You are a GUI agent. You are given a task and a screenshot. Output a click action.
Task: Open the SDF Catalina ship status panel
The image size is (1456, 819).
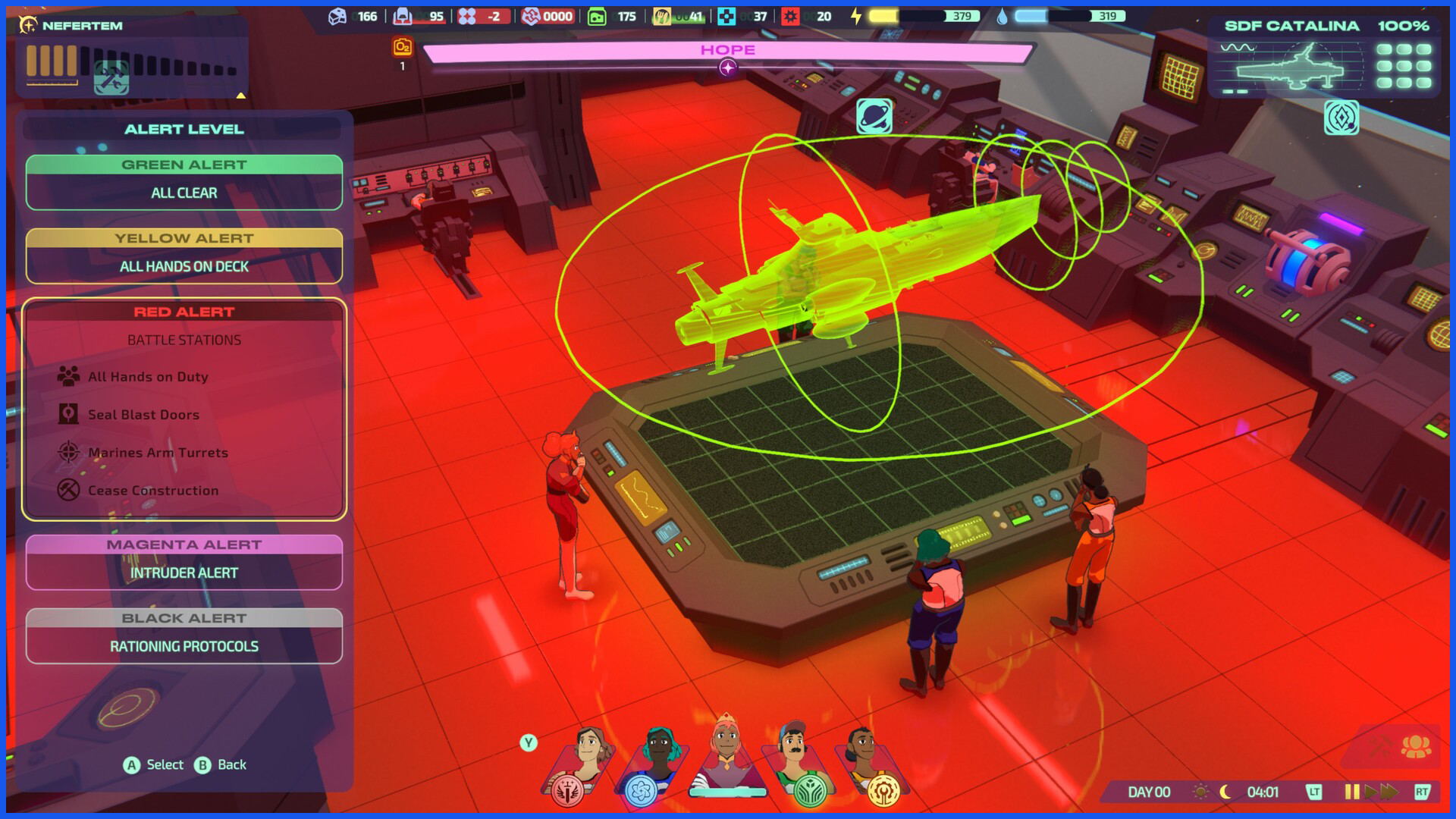(1327, 58)
